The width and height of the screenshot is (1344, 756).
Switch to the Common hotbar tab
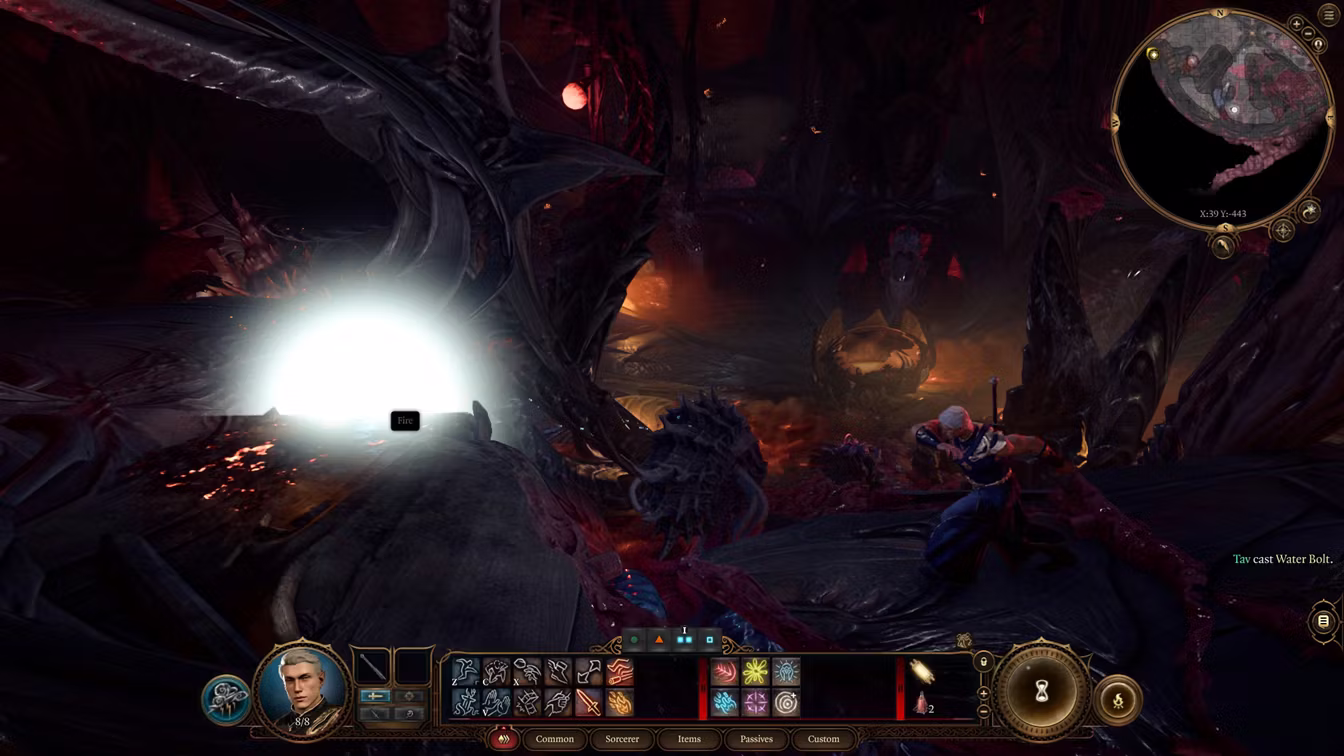pos(554,739)
